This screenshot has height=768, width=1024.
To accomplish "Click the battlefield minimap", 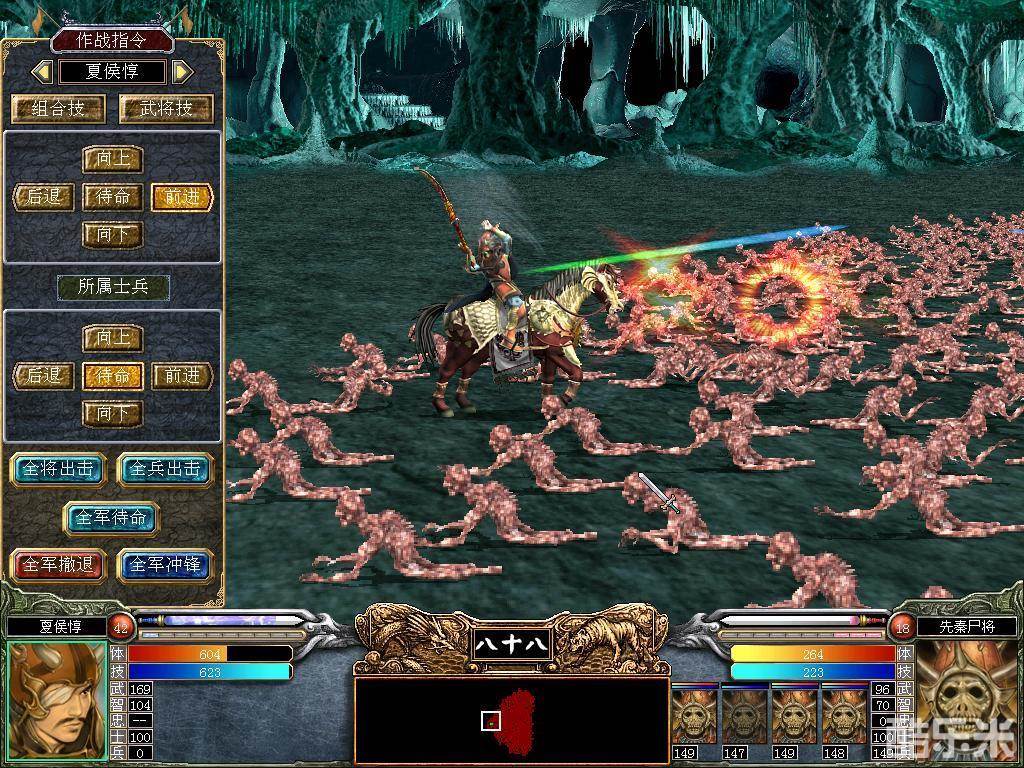I will [511, 720].
